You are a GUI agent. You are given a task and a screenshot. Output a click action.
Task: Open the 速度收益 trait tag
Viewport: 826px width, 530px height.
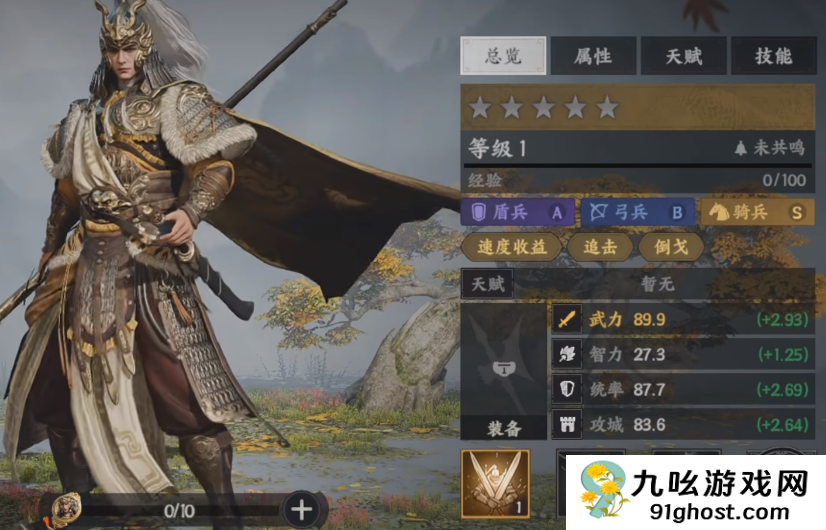click(x=512, y=246)
